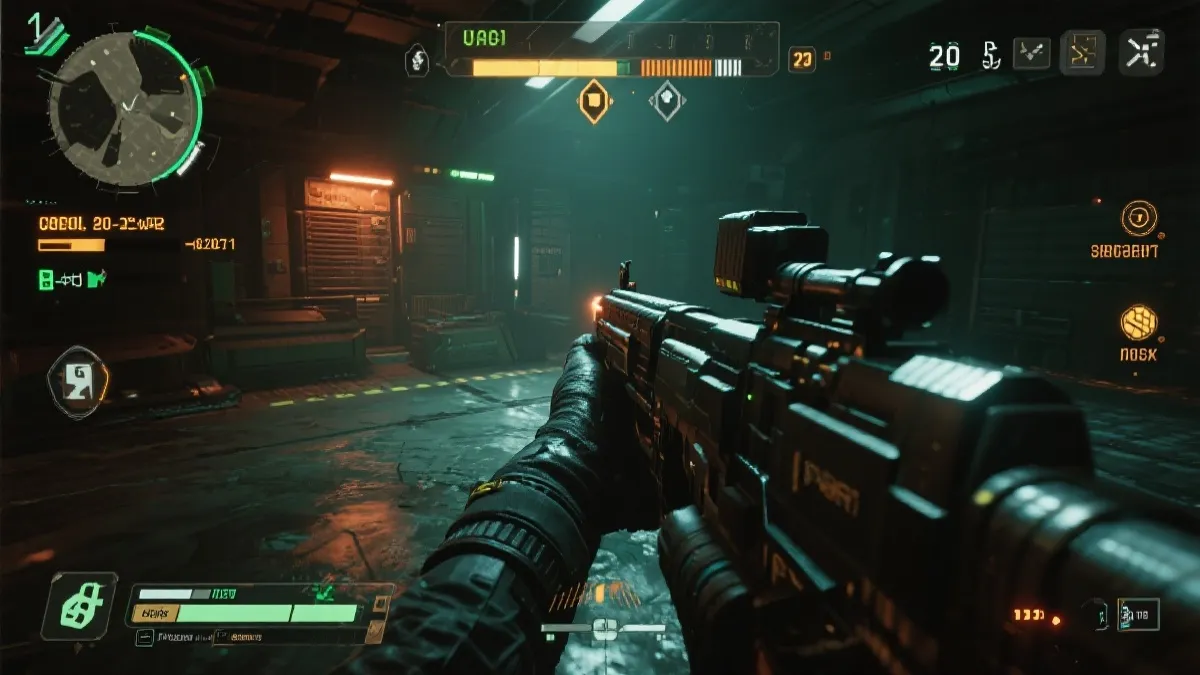Select the grey diamond objective marker
The width and height of the screenshot is (1200, 675).
tap(666, 100)
